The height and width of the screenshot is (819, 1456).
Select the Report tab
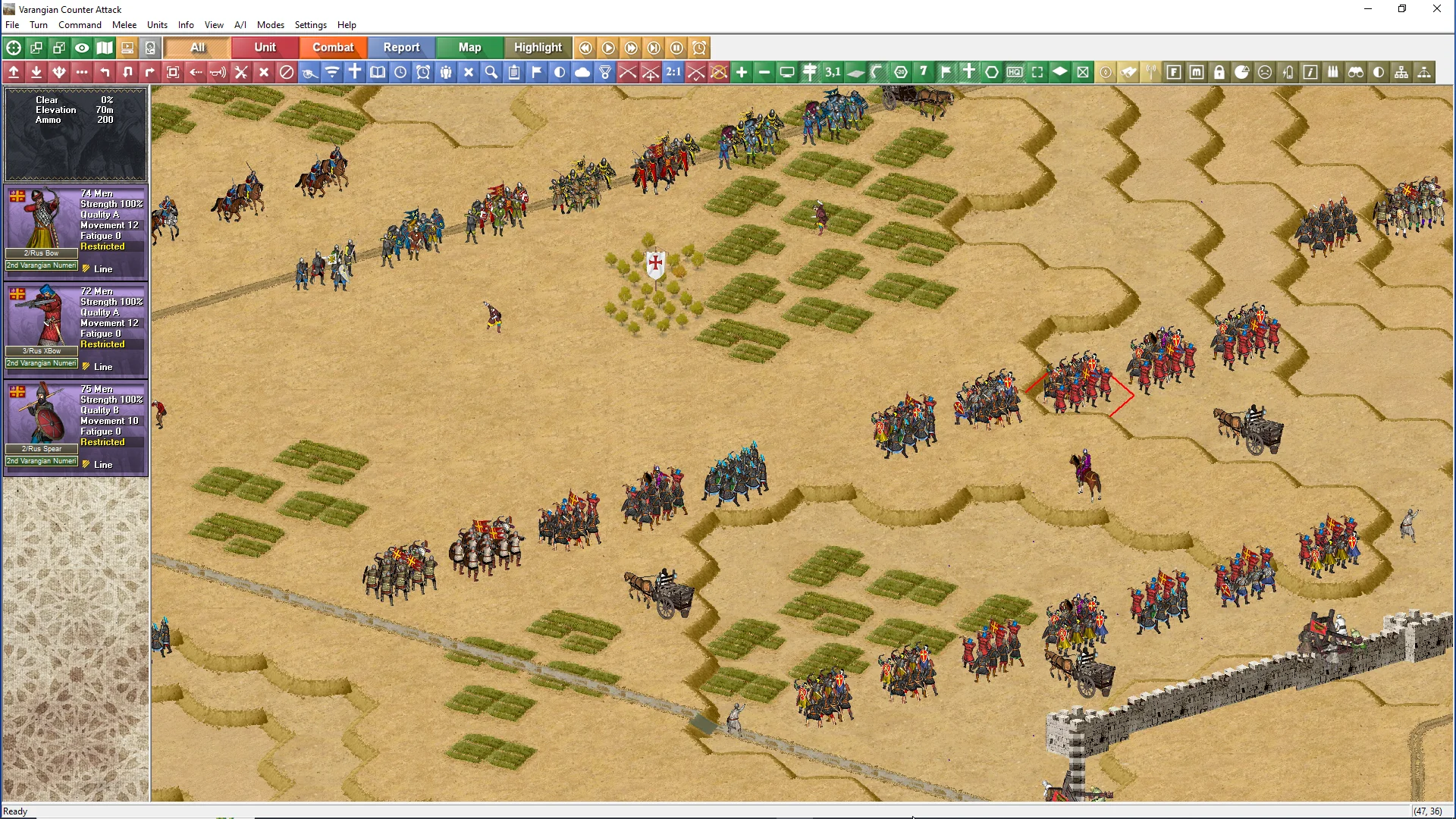click(x=401, y=47)
